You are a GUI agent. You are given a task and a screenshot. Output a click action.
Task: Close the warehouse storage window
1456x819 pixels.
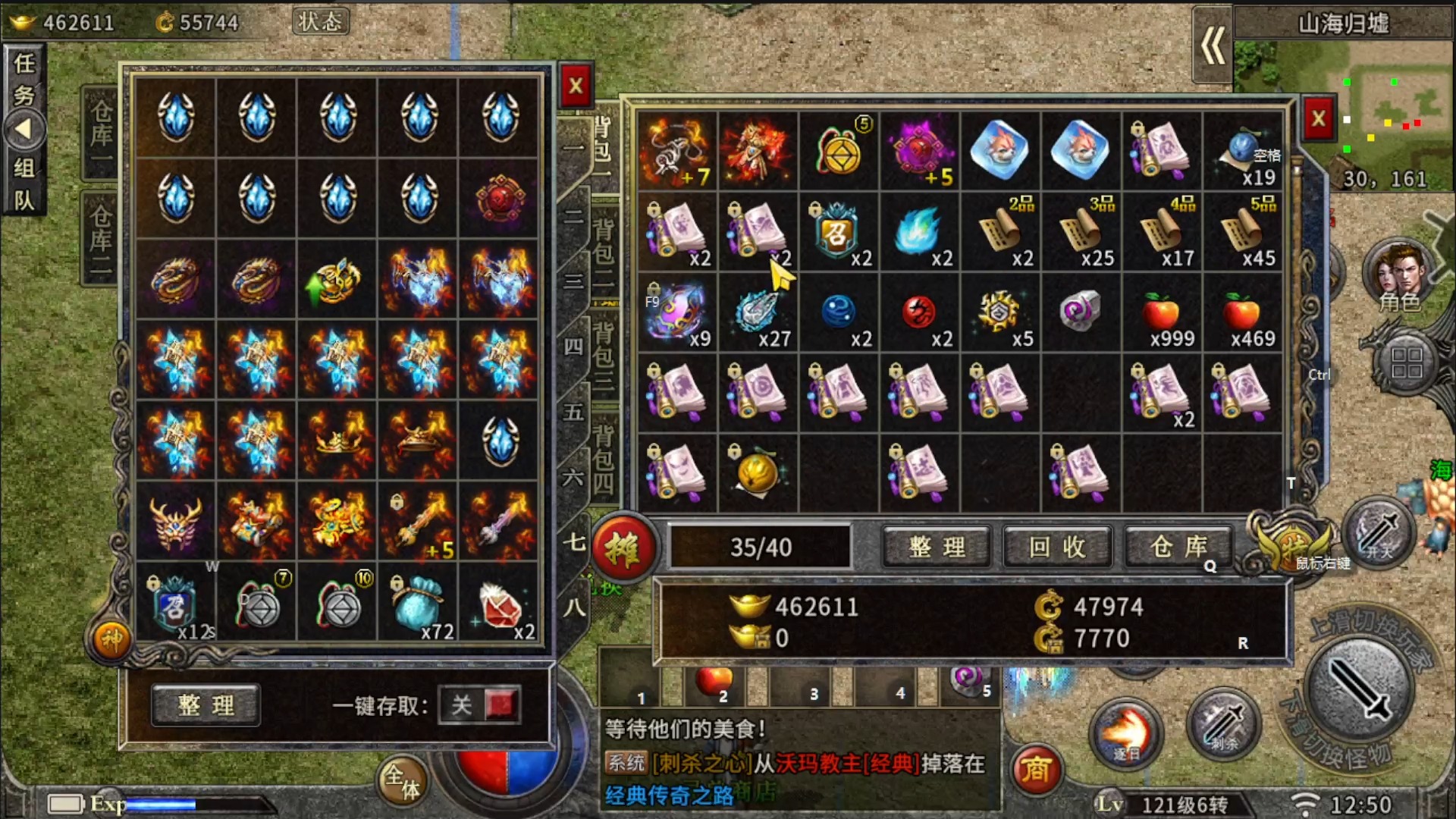tap(576, 86)
